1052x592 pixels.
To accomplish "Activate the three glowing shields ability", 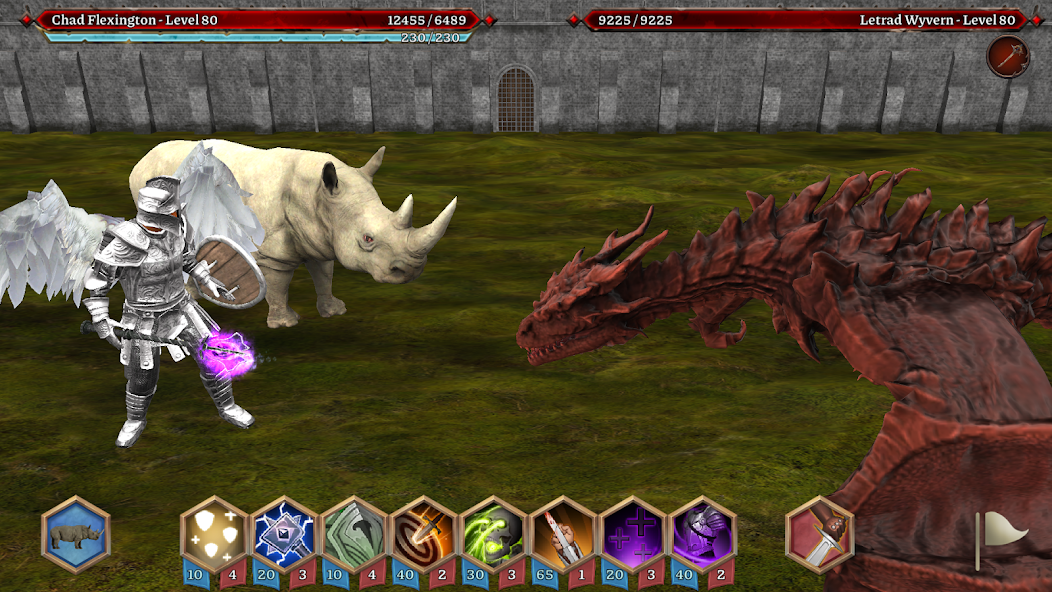I will (x=214, y=534).
